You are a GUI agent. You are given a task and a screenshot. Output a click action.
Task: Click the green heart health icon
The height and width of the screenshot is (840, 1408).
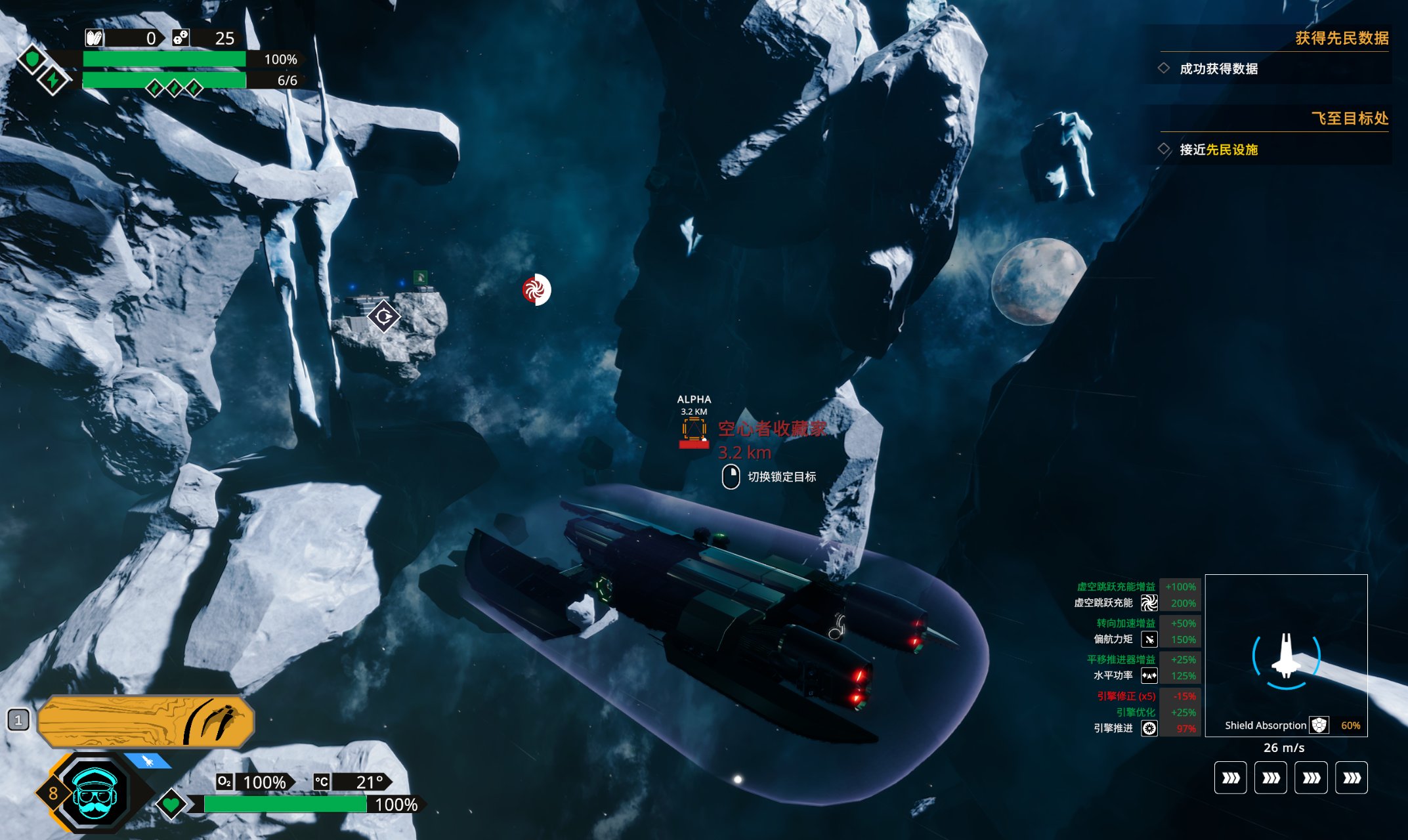point(171,803)
